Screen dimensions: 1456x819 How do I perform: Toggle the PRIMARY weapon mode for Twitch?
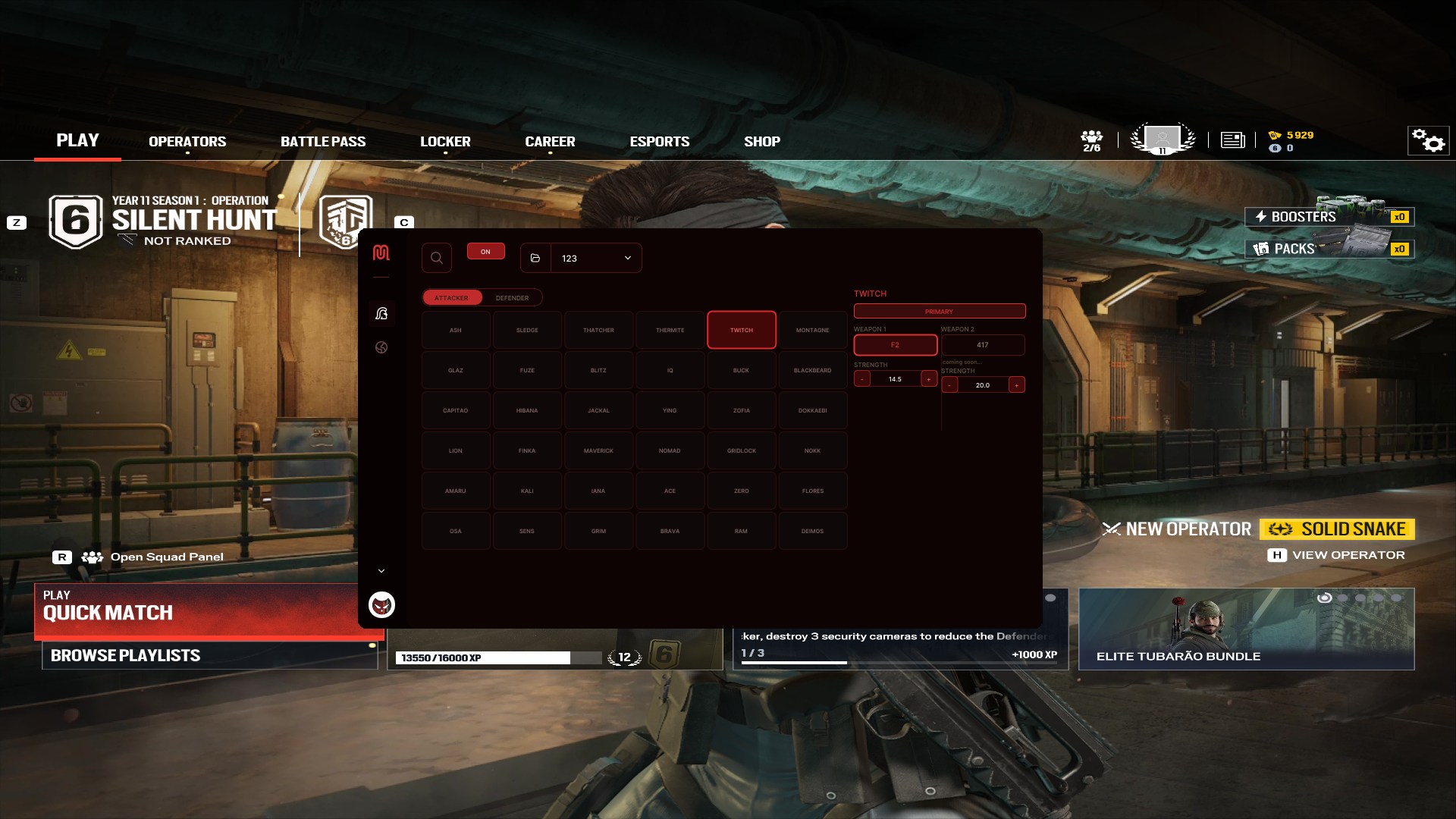pos(939,311)
